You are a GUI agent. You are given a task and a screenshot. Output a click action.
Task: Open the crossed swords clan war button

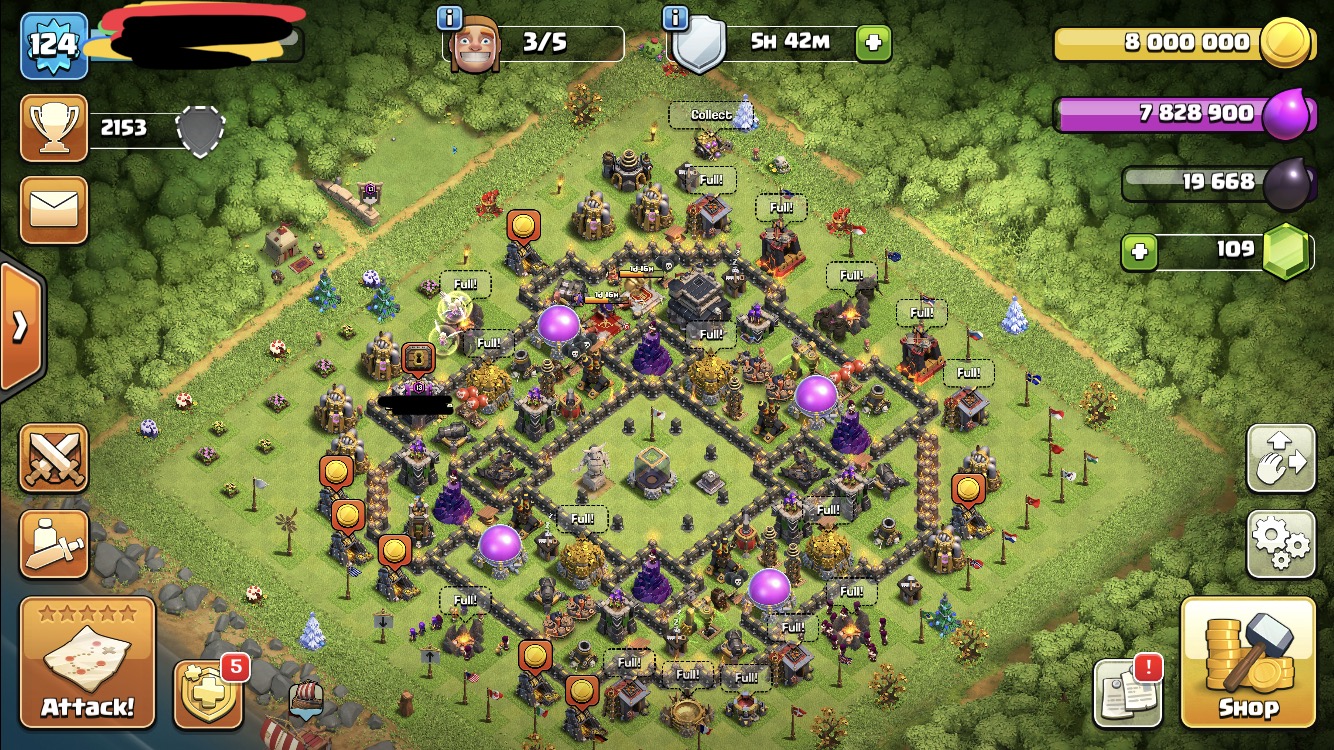[x=54, y=458]
